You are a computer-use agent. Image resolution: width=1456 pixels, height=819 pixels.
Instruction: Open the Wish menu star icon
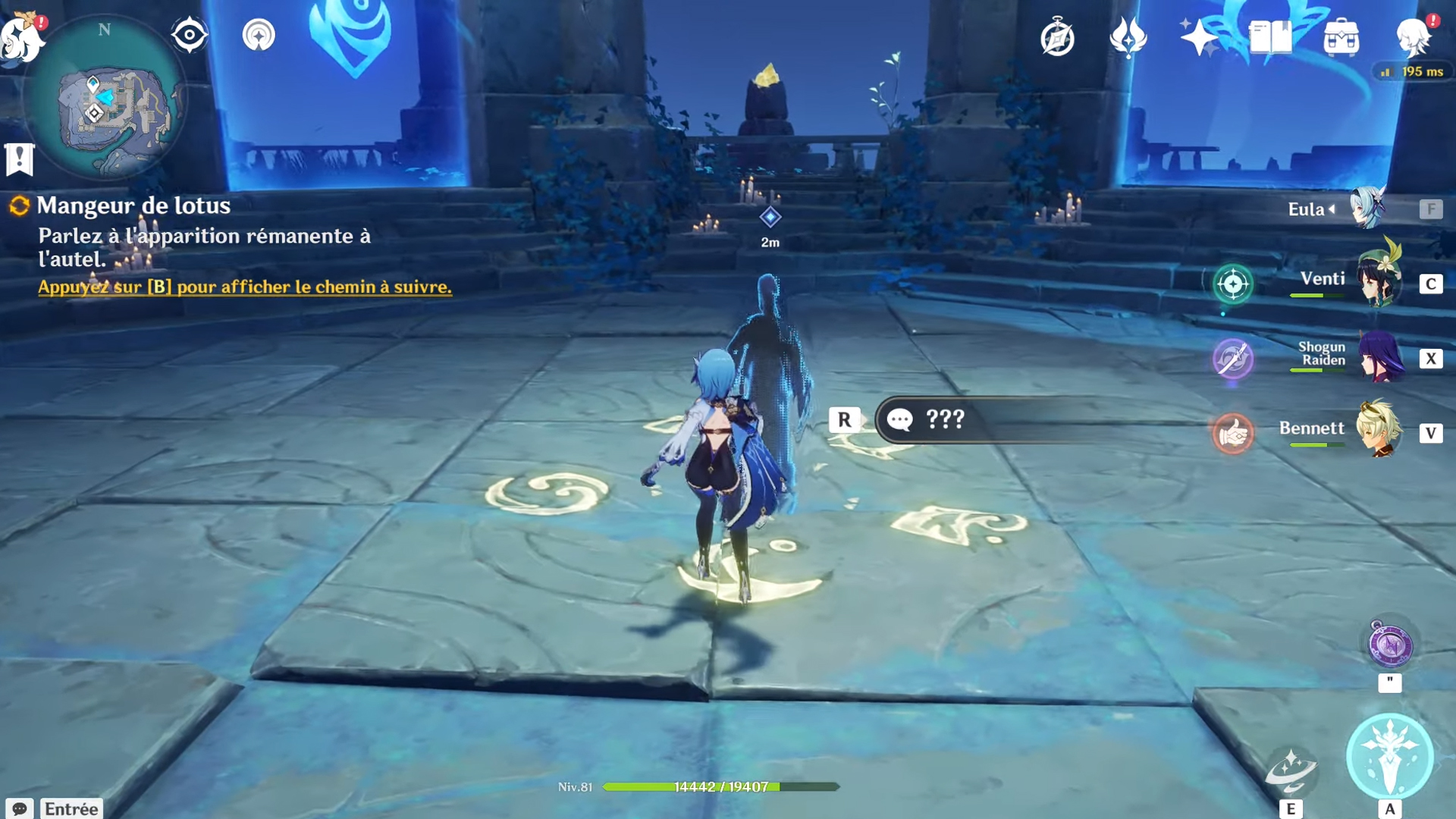pos(1198,38)
